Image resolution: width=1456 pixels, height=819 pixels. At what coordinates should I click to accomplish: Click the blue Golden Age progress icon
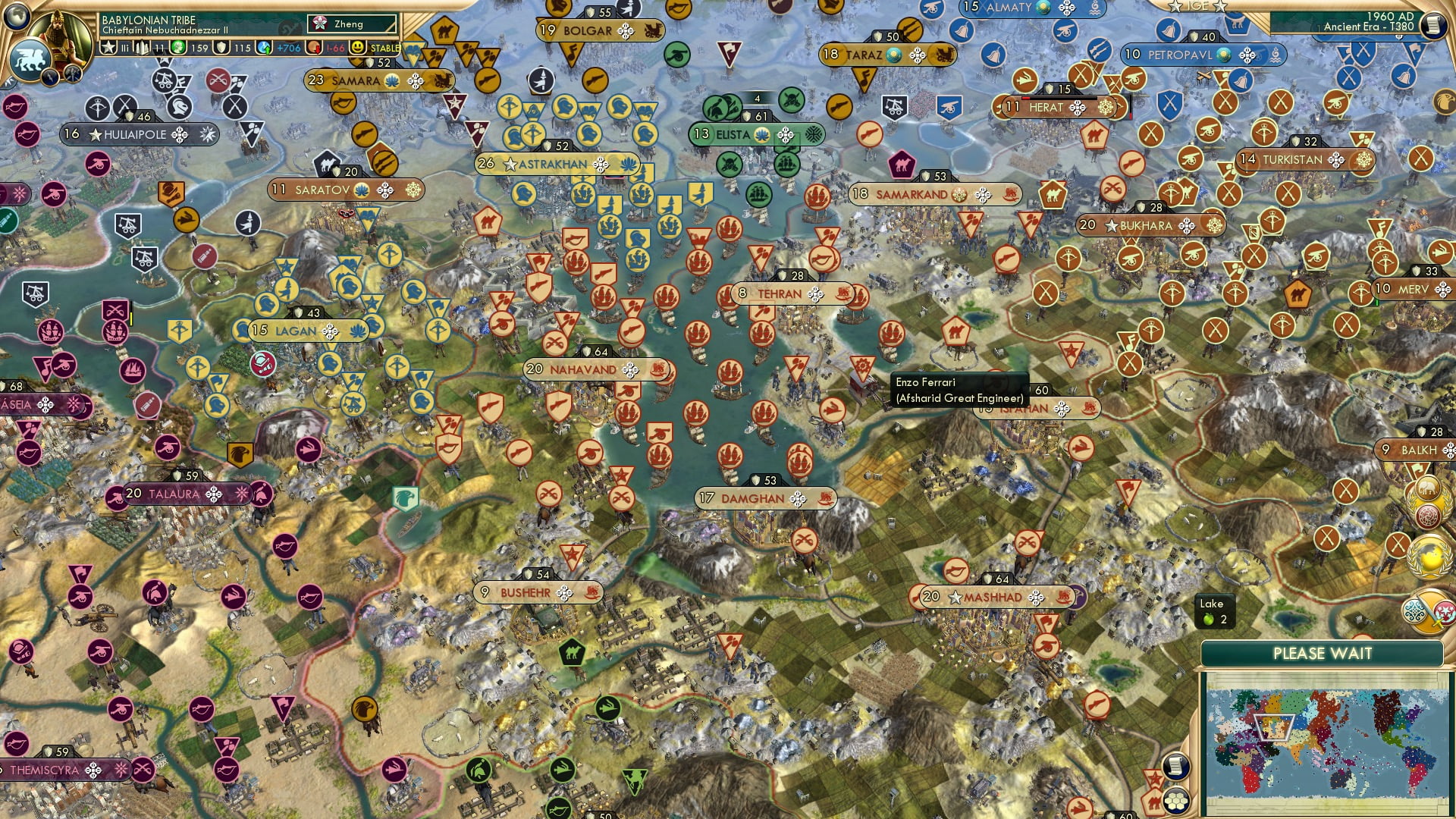point(263,46)
